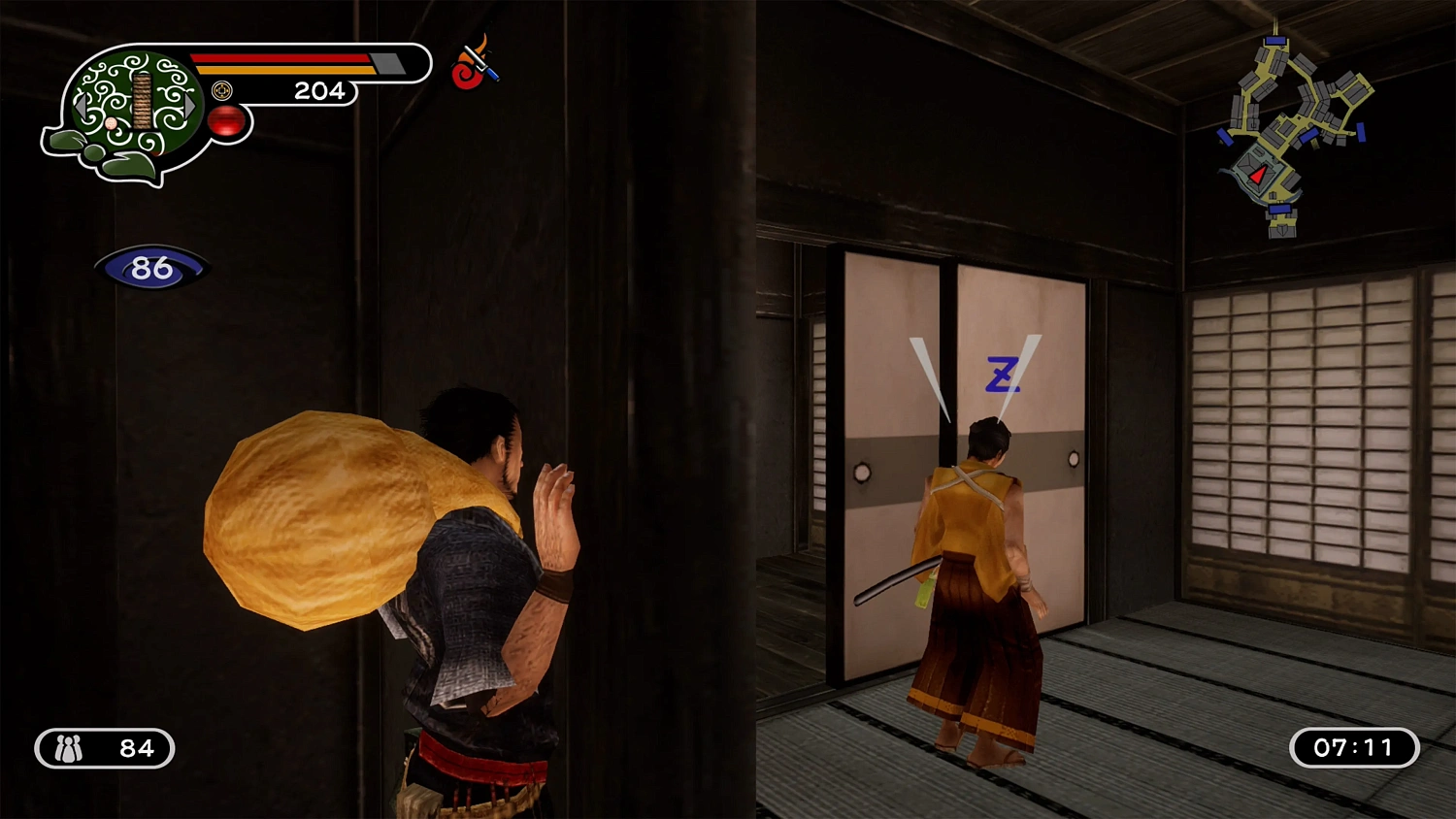Click the red player arrow on the minimap
Viewport: 1456px width, 819px height.
pos(1256,176)
